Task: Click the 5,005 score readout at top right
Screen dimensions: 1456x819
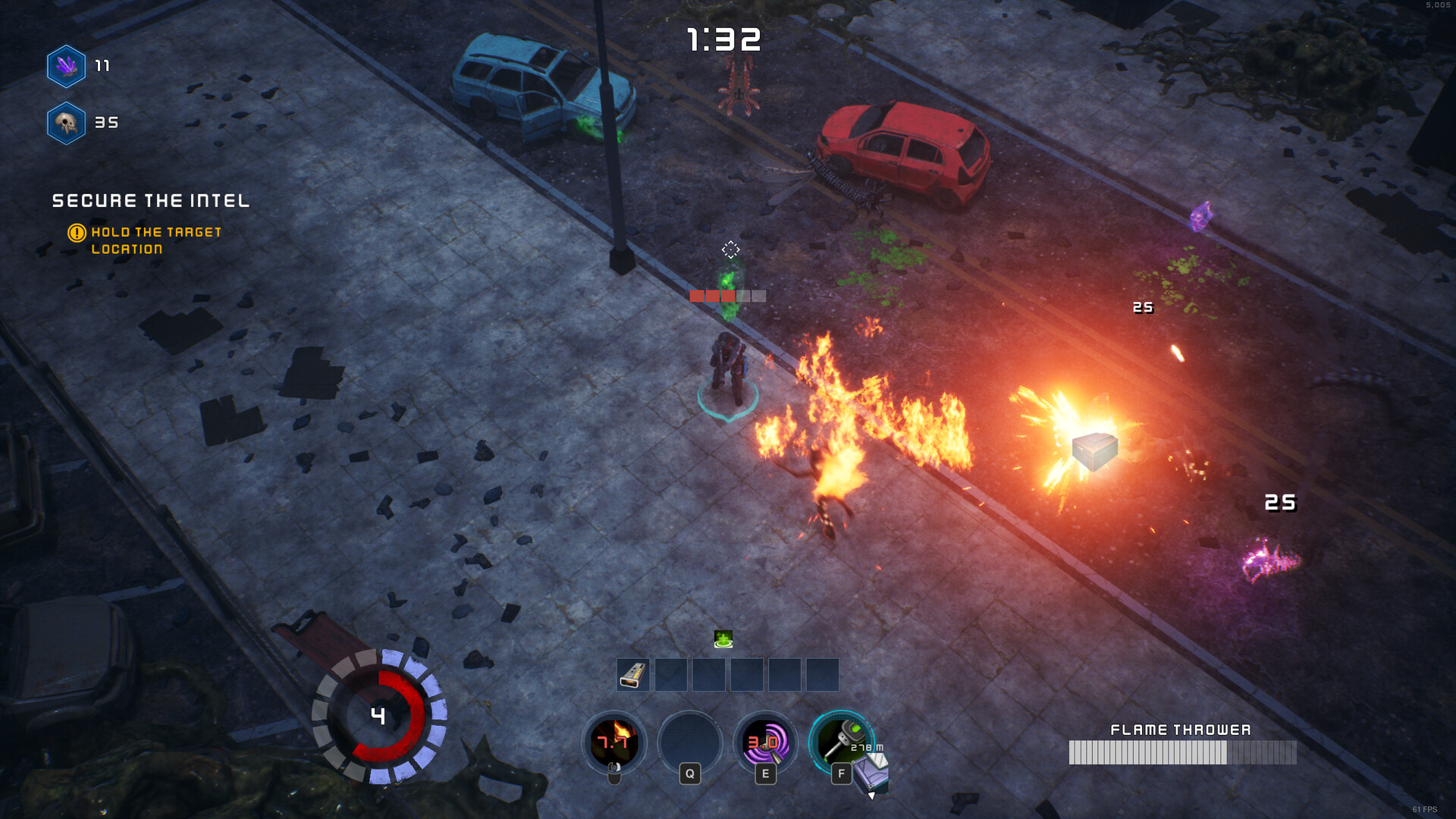Action: coord(1437,6)
